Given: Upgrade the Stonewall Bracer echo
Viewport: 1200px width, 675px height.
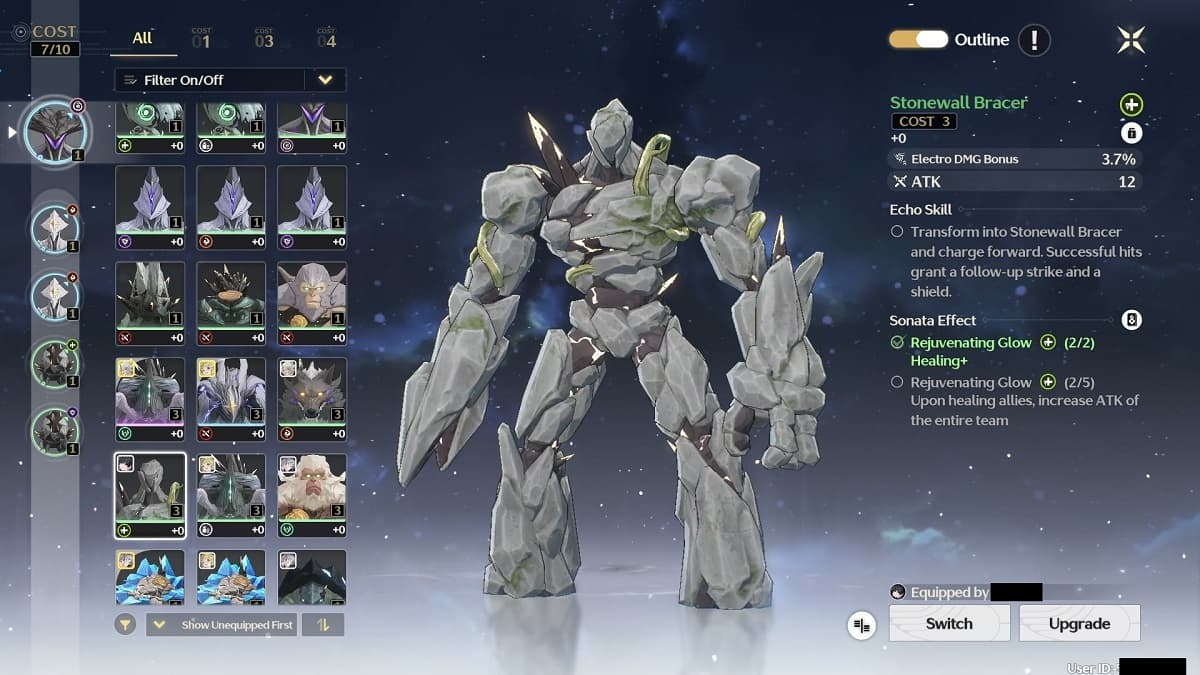Looking at the screenshot, I should [x=1079, y=623].
